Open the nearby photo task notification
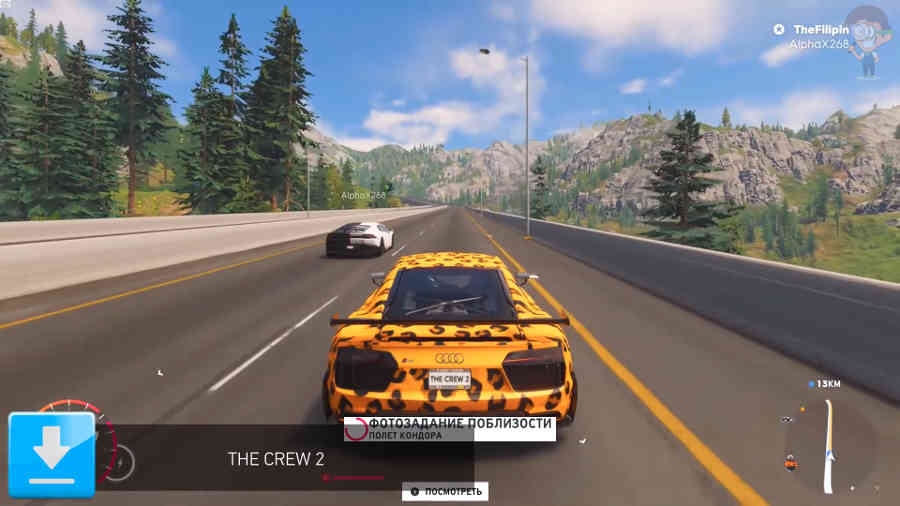900x506 pixels. (448, 428)
